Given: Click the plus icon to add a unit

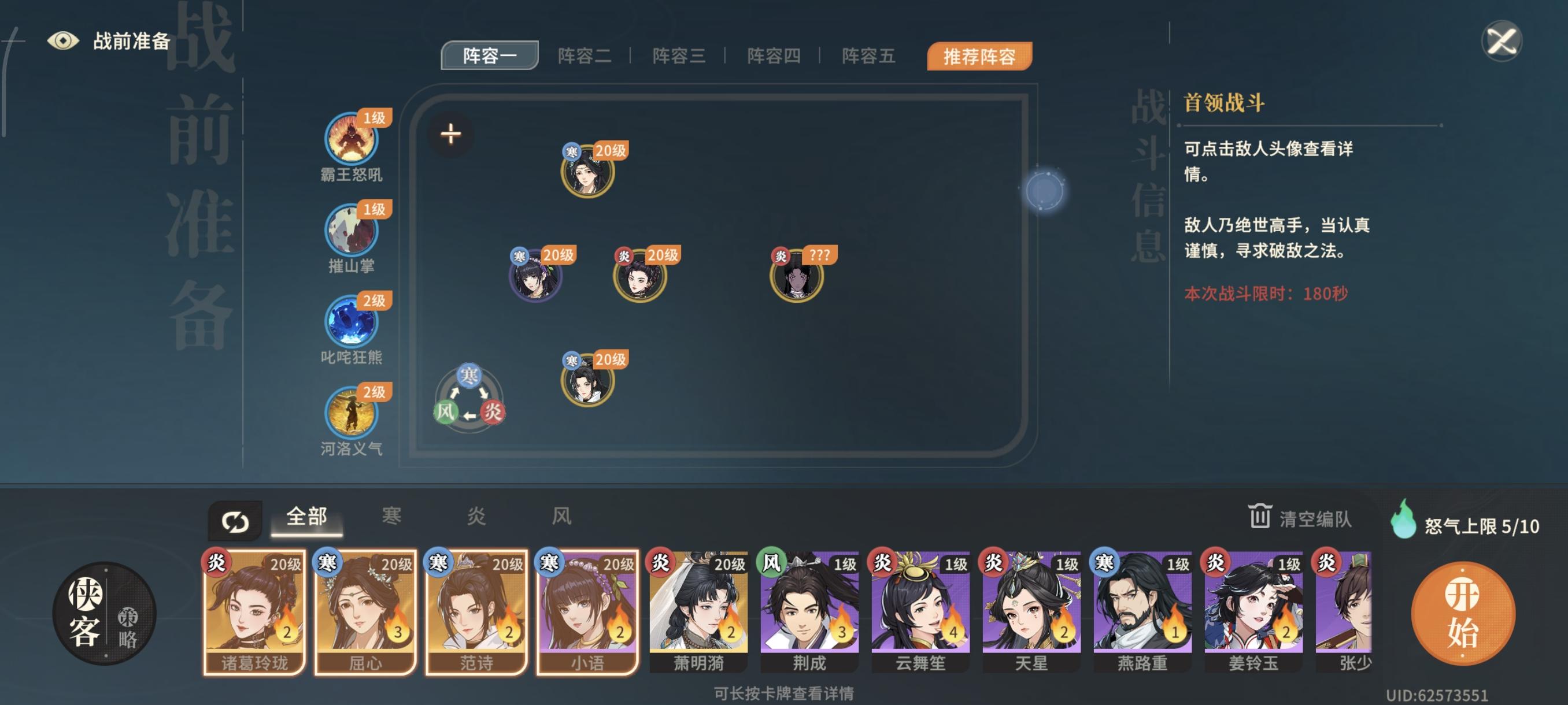Looking at the screenshot, I should [x=451, y=134].
